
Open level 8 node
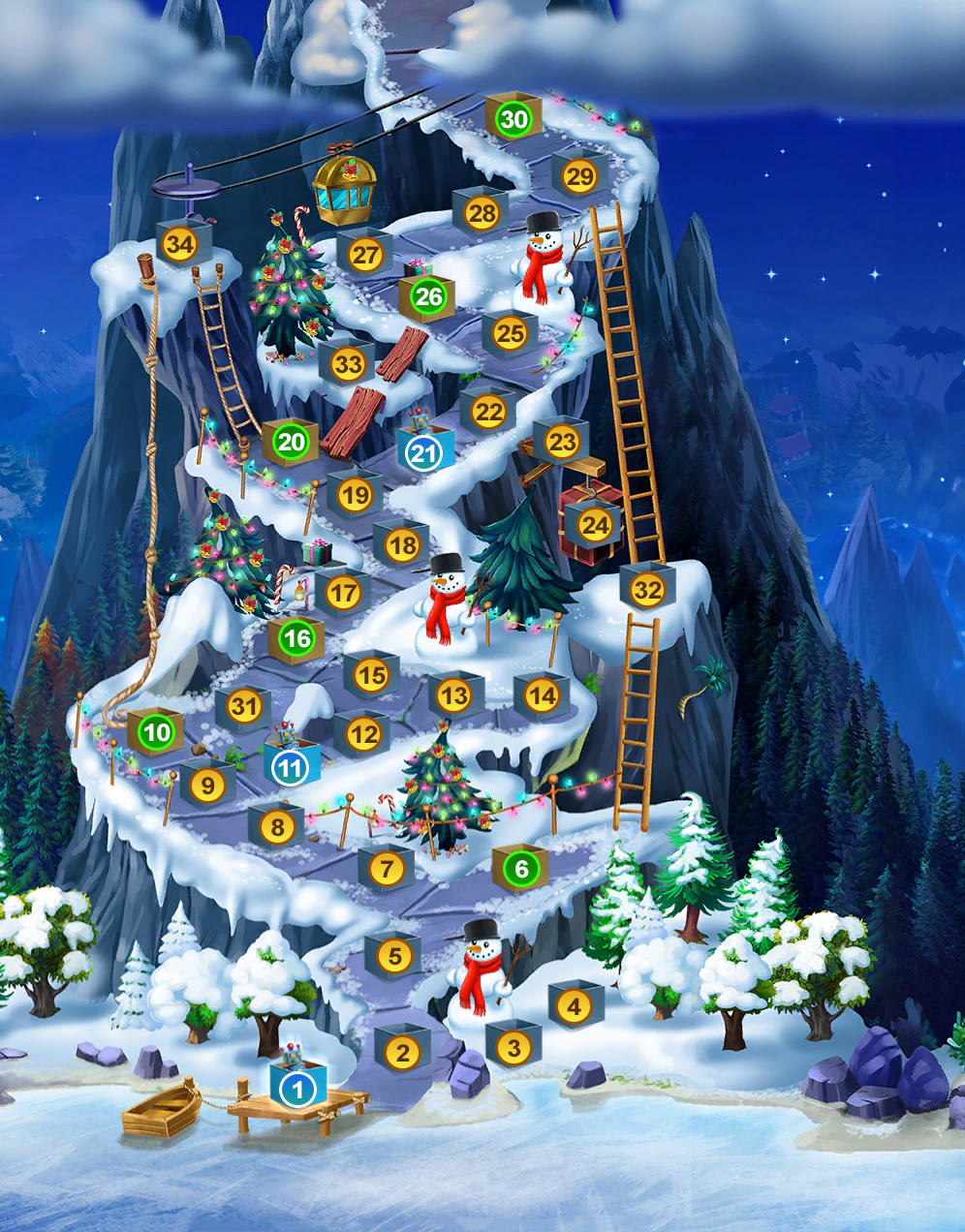277,827
